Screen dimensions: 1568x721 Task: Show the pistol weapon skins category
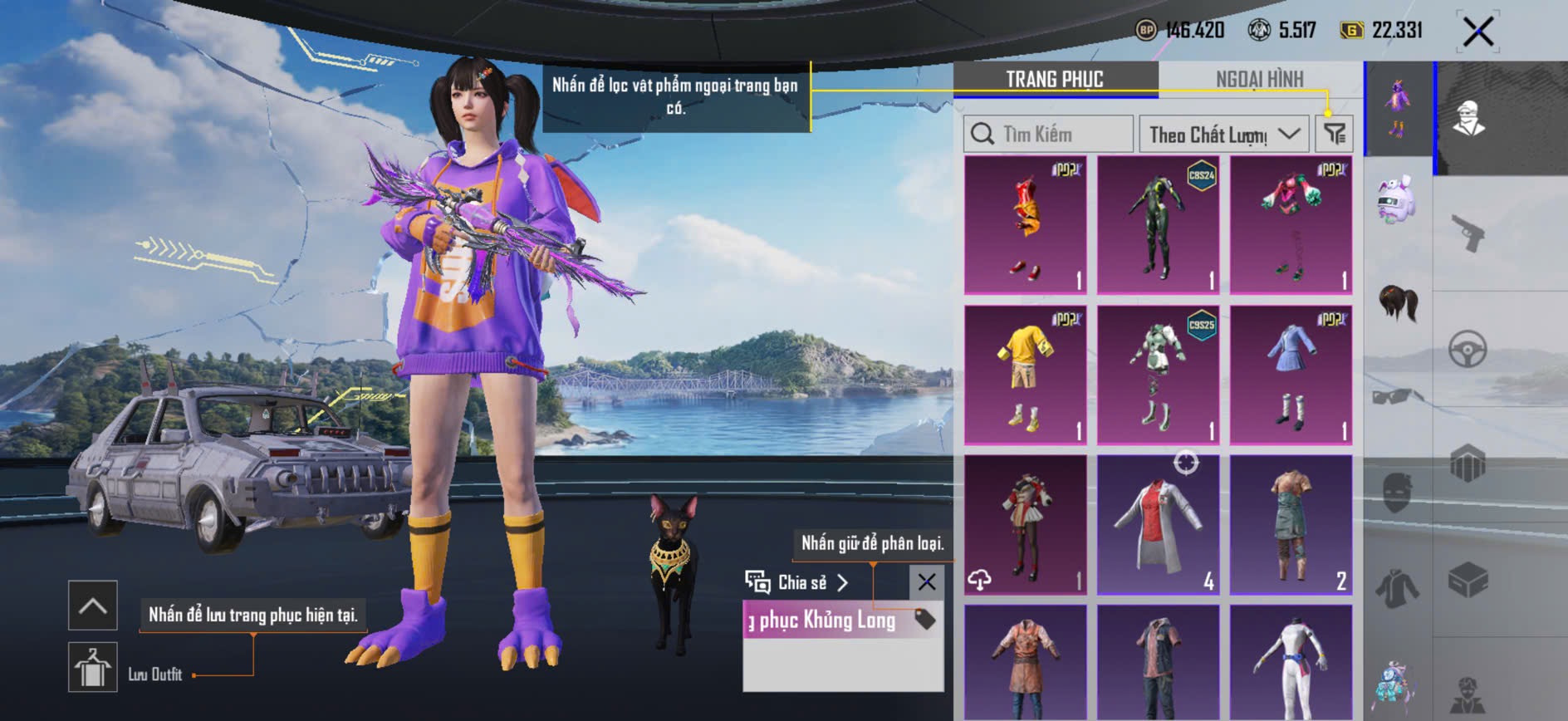(1468, 233)
